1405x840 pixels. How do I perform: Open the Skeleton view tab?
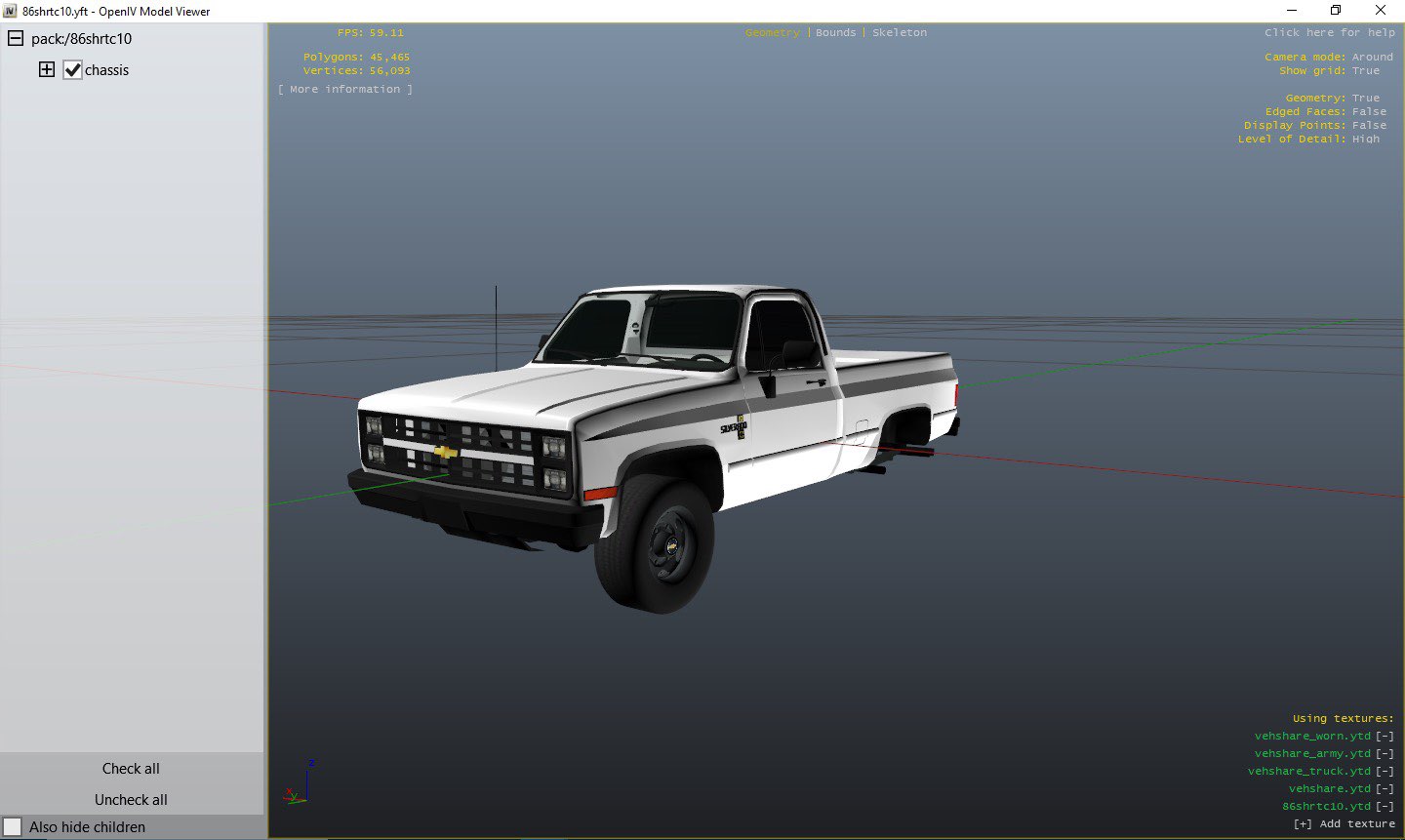pyautogui.click(x=899, y=32)
